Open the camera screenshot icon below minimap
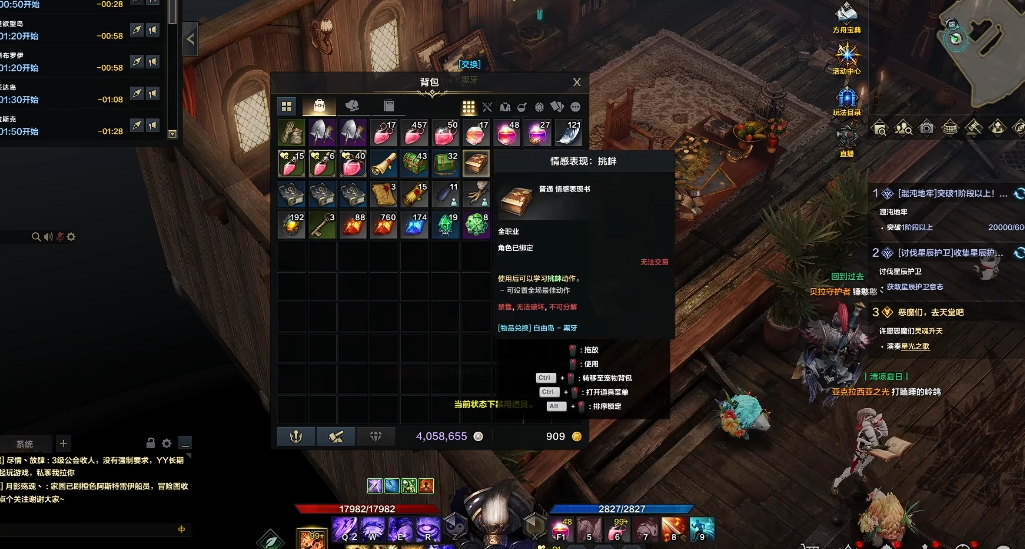 click(927, 128)
